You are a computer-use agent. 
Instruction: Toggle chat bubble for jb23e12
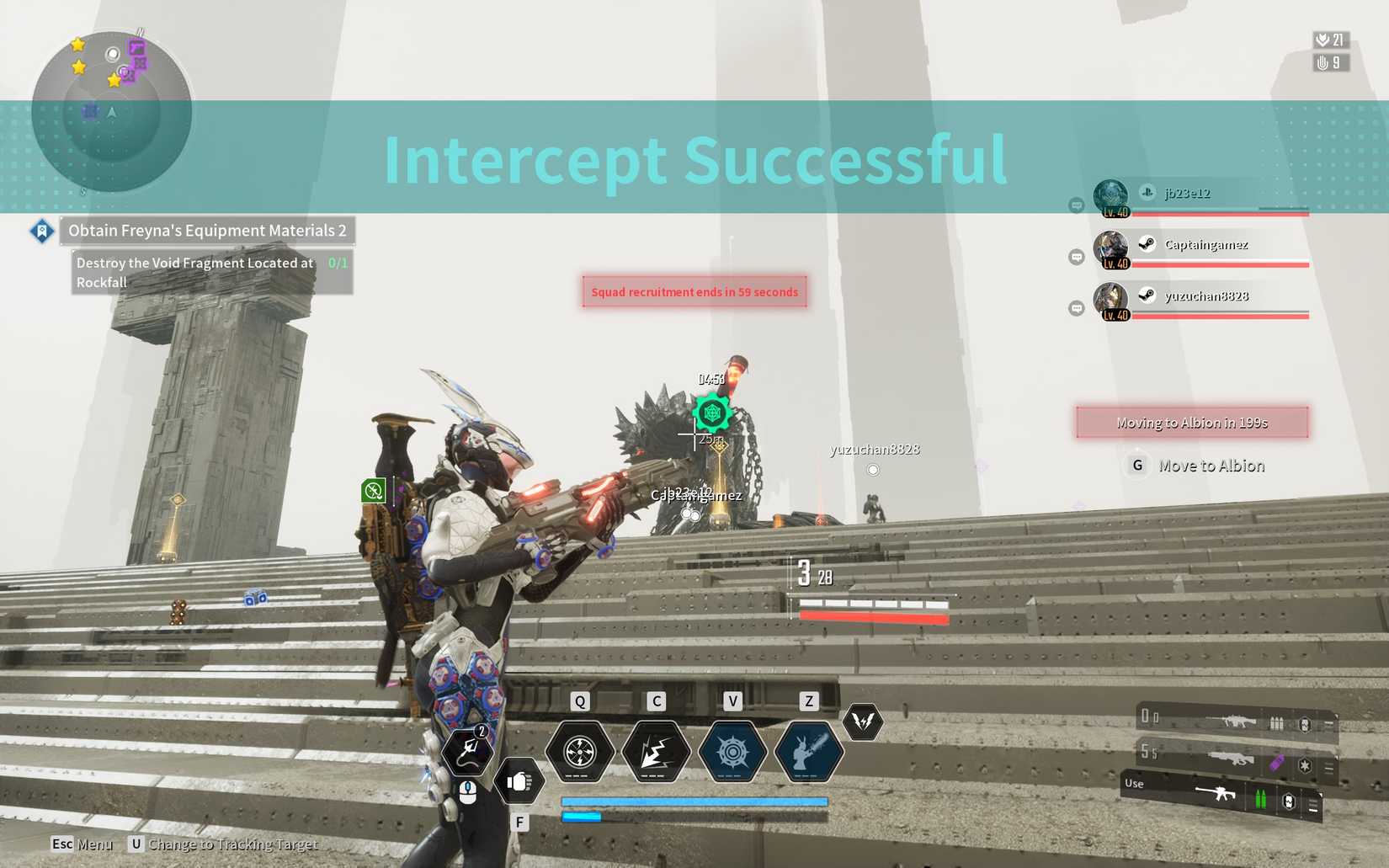[1076, 204]
